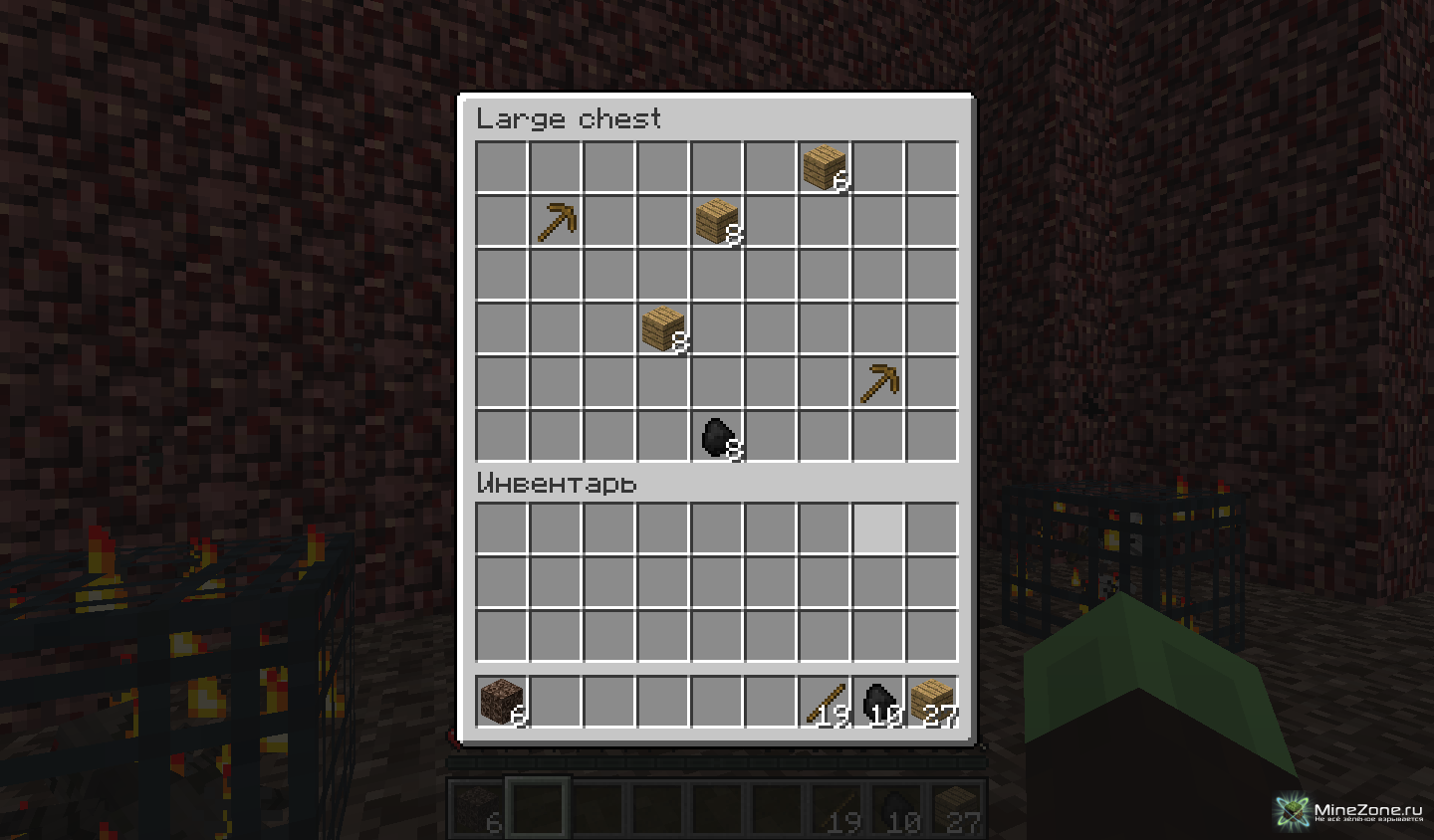
Task: Pick up the stack of 27 planks
Action: [x=932, y=701]
